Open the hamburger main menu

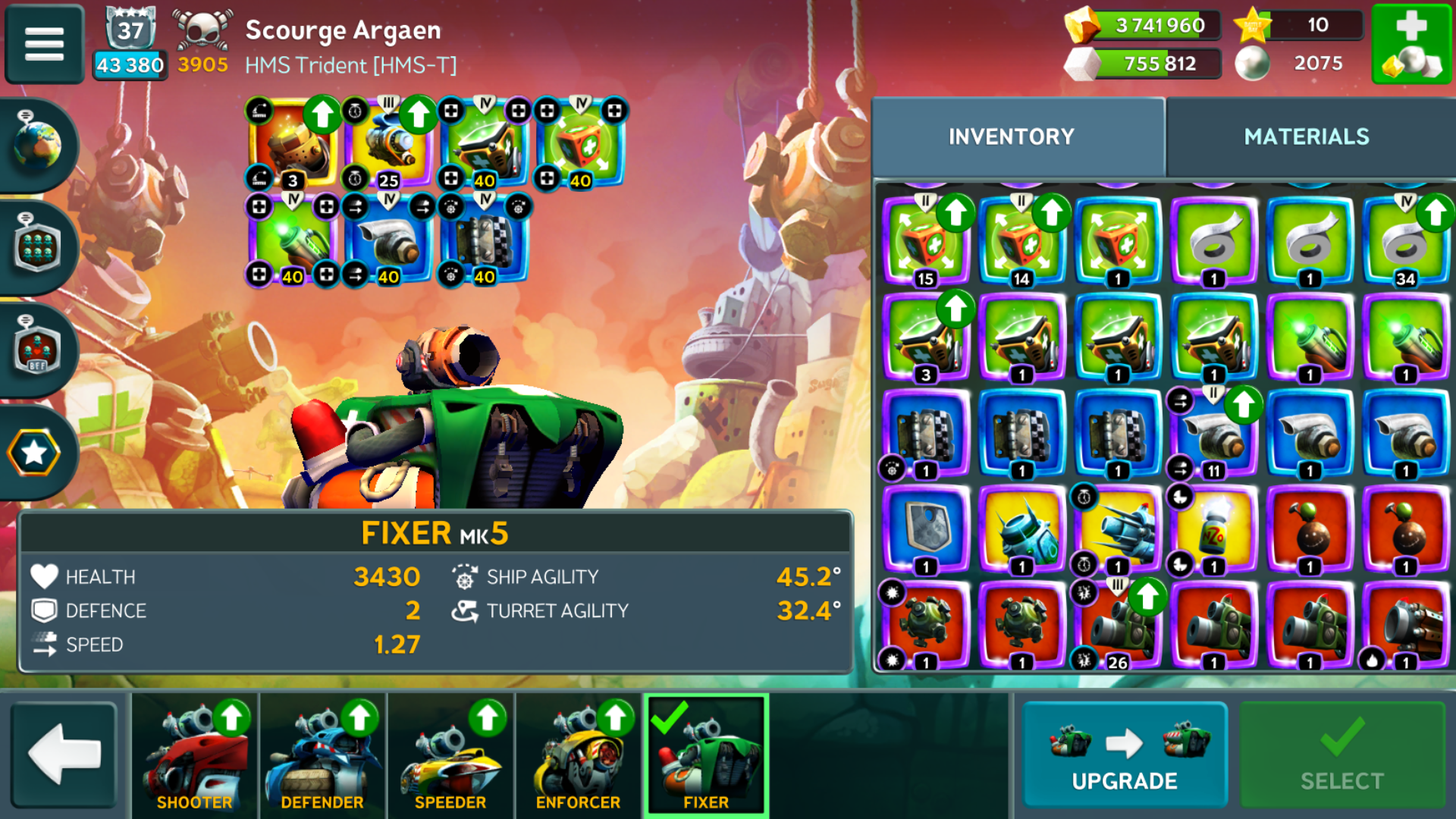click(44, 43)
